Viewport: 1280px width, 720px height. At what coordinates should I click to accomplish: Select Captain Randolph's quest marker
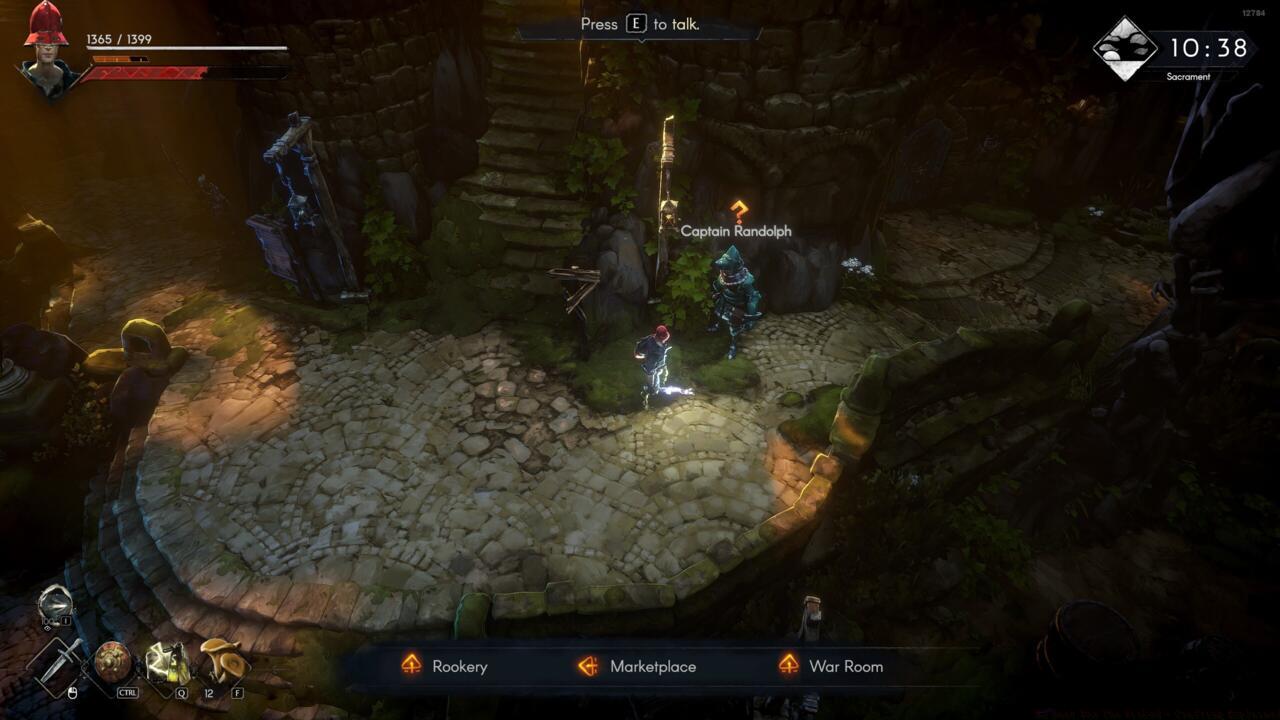tap(739, 211)
